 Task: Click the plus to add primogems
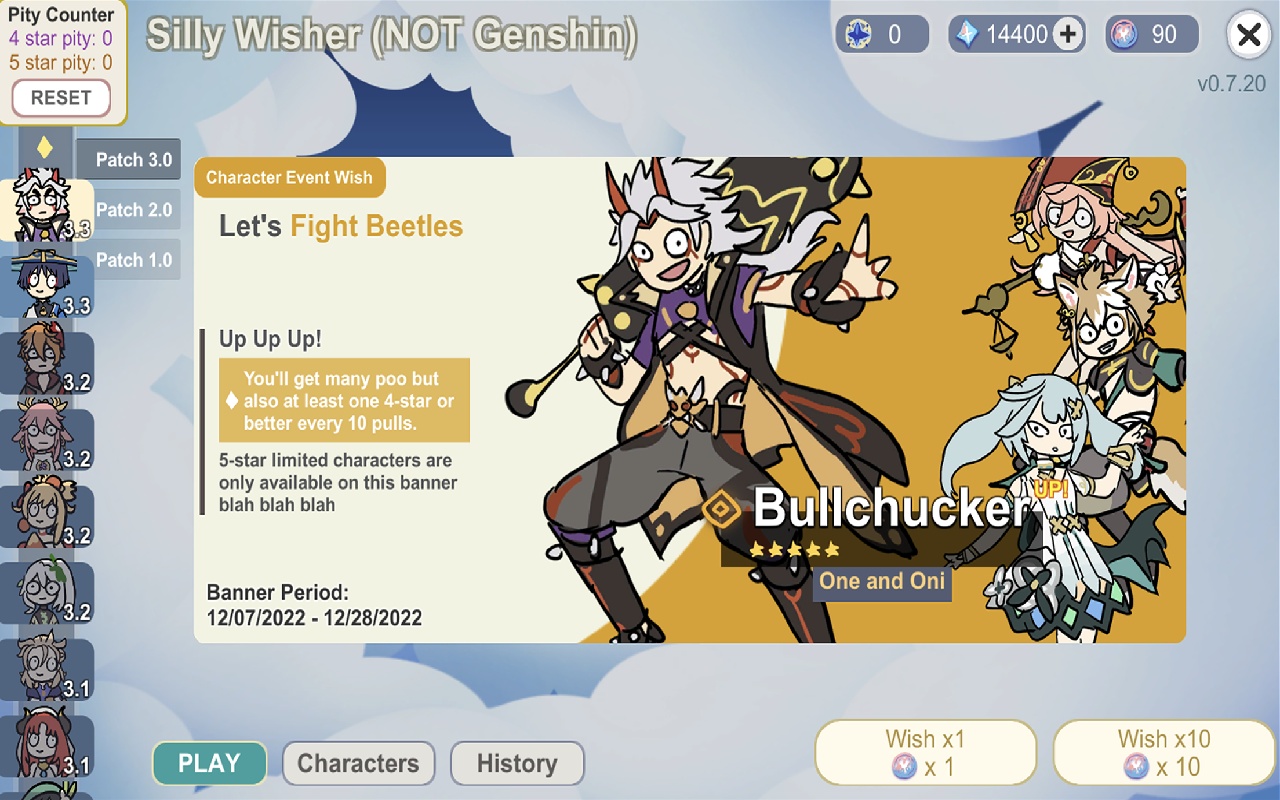point(1066,33)
